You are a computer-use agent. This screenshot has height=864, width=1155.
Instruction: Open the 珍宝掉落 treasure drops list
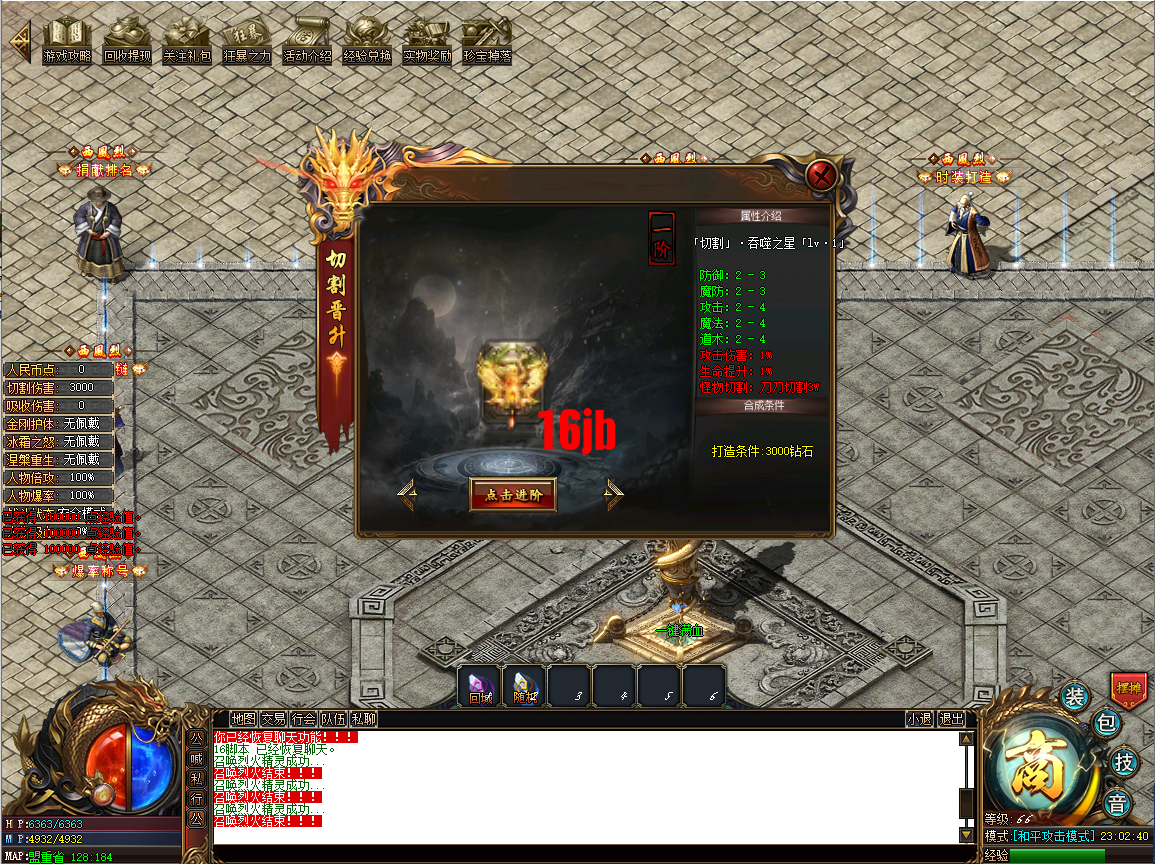click(487, 42)
